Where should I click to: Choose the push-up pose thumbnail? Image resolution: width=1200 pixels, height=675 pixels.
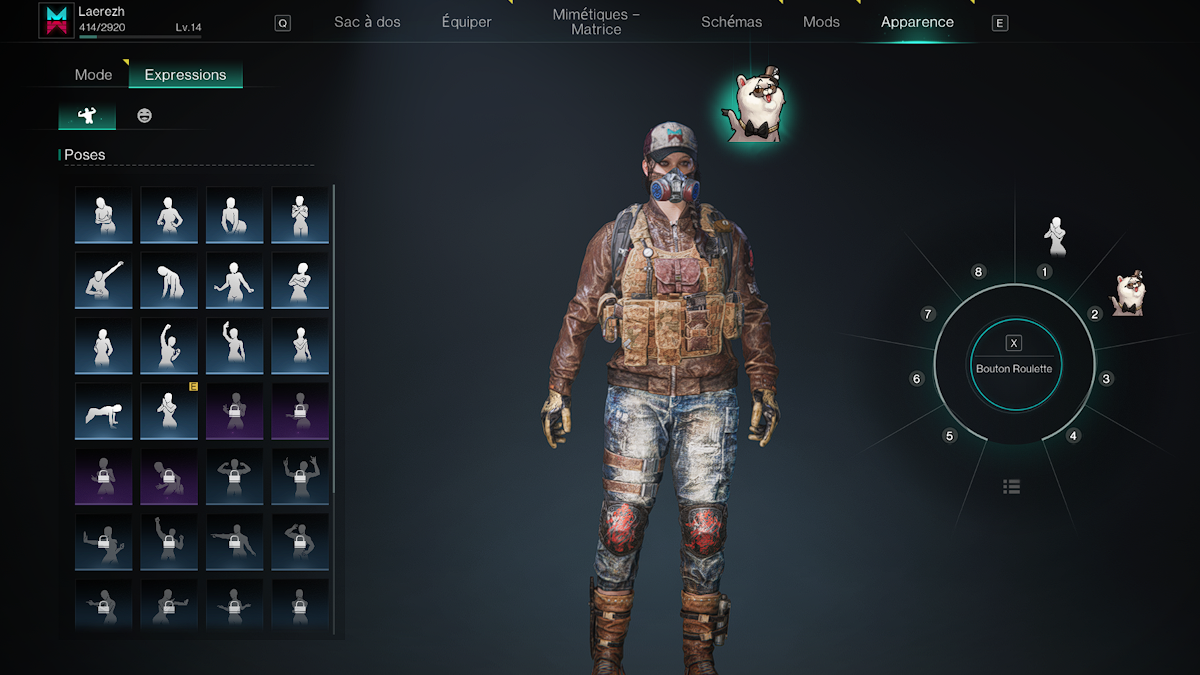pos(103,411)
